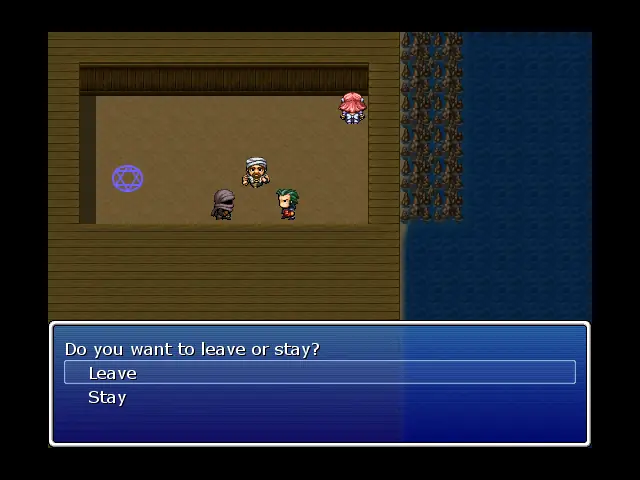Choose the Leave dialogue option

113,373
